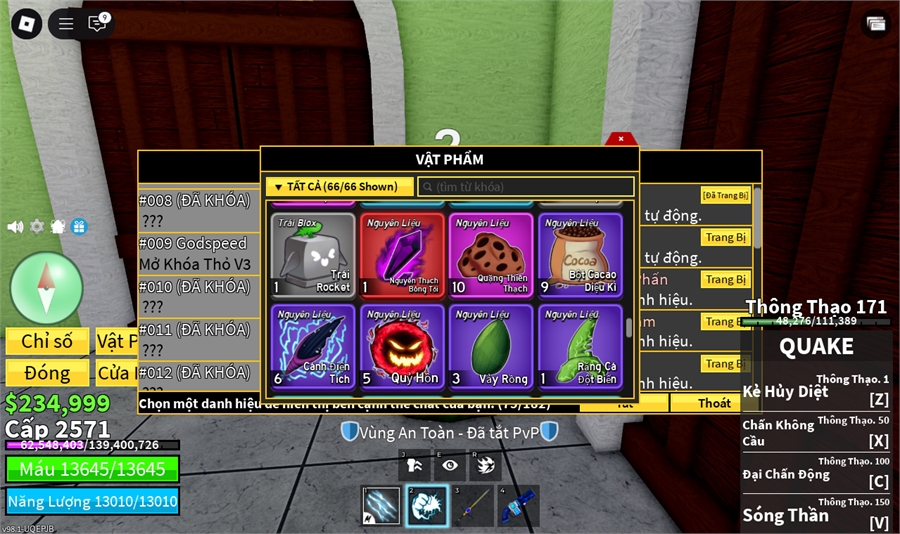Choose the Quỷ Hồn pumpkin item
The image size is (900, 534).
402,346
